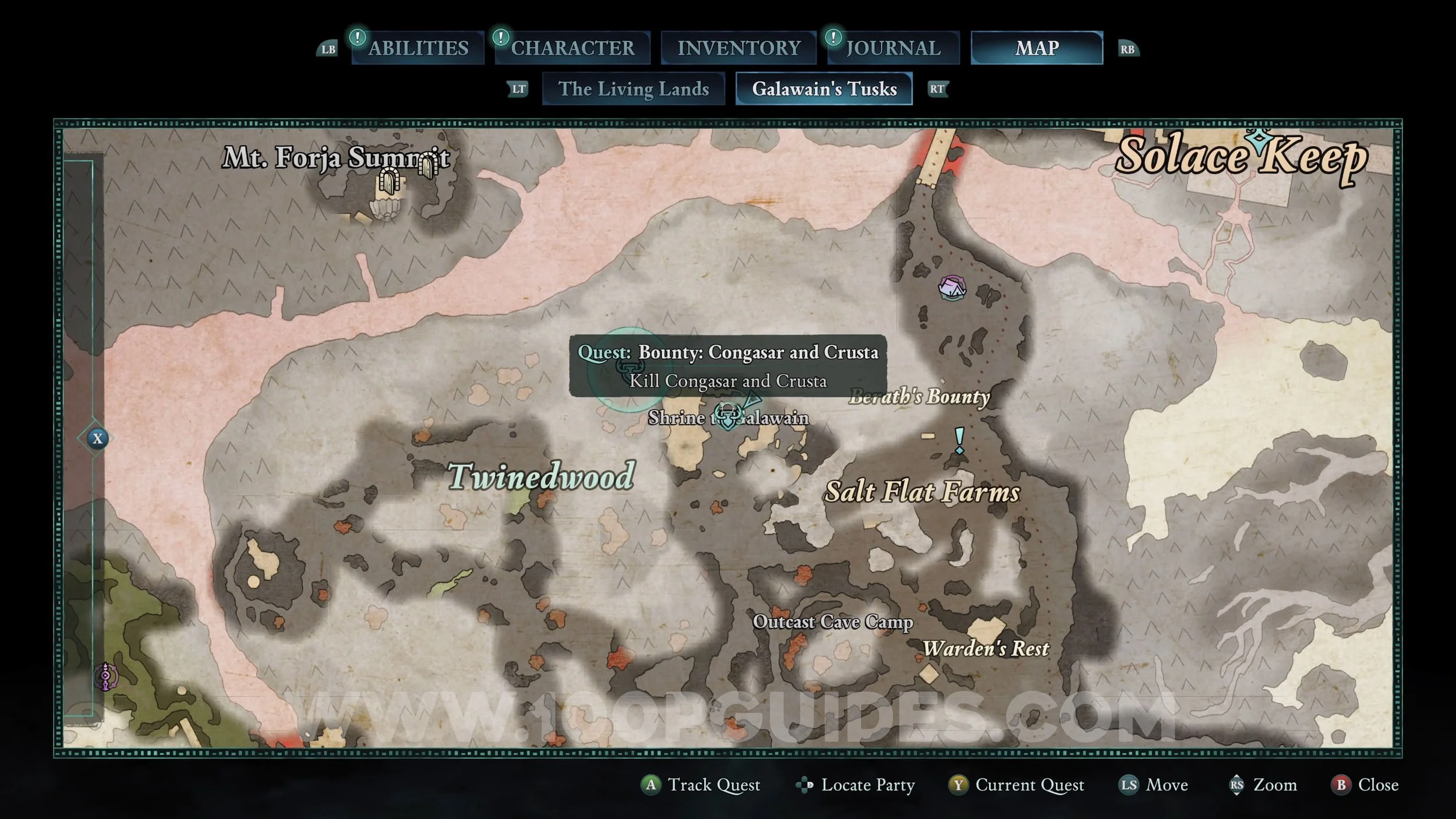Viewport: 1456px width, 819px height.
Task: Select the Shrine to Galawain map marker
Action: [x=728, y=416]
